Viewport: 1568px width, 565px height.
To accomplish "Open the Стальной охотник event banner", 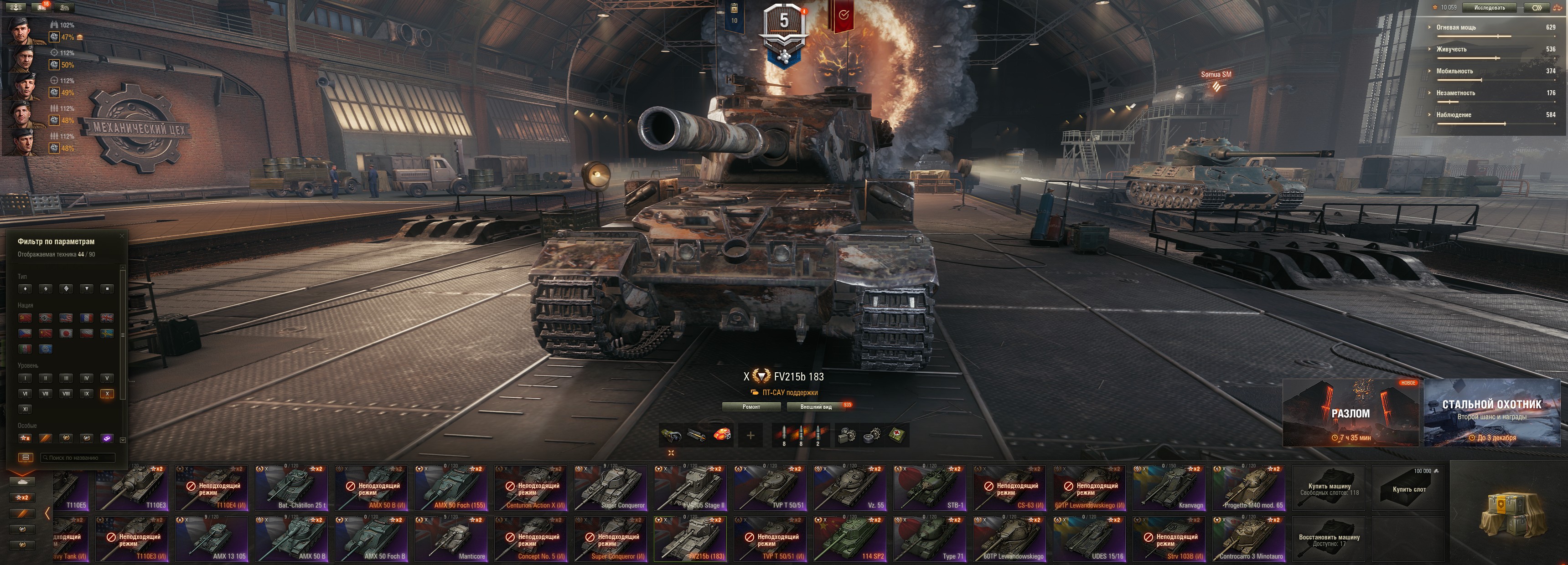I will [x=1491, y=413].
